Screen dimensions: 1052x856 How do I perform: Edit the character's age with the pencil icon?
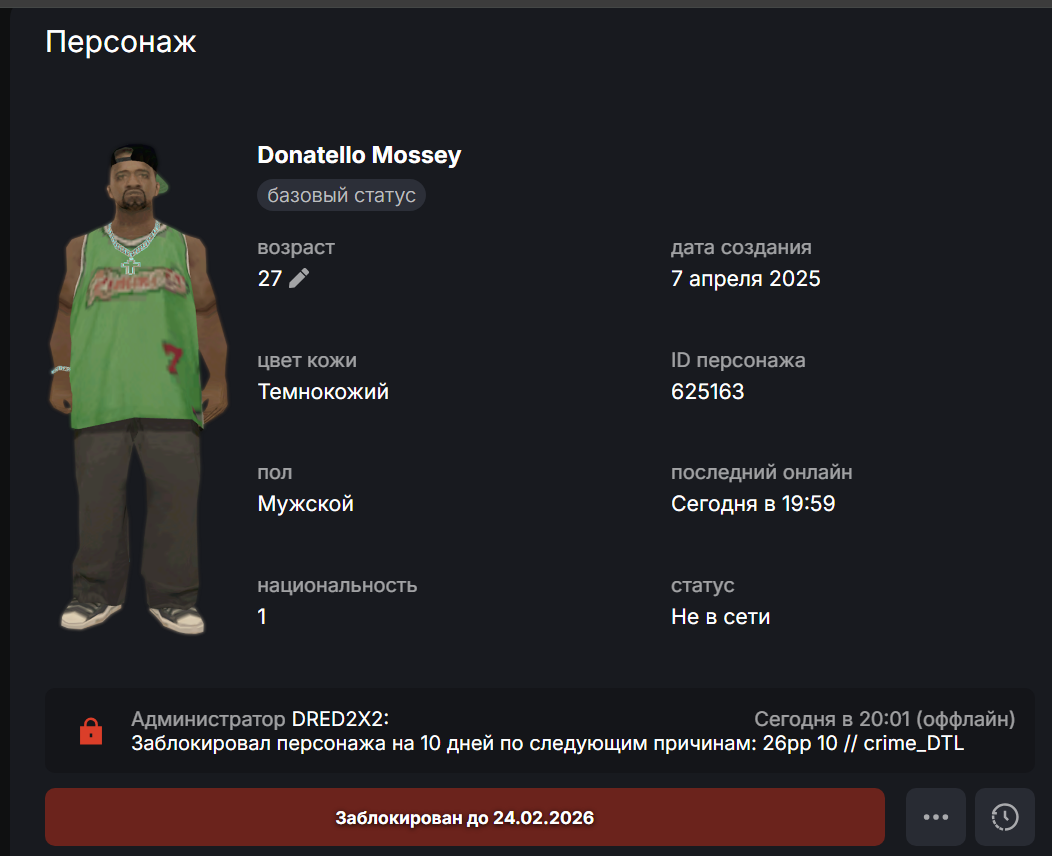click(x=299, y=278)
